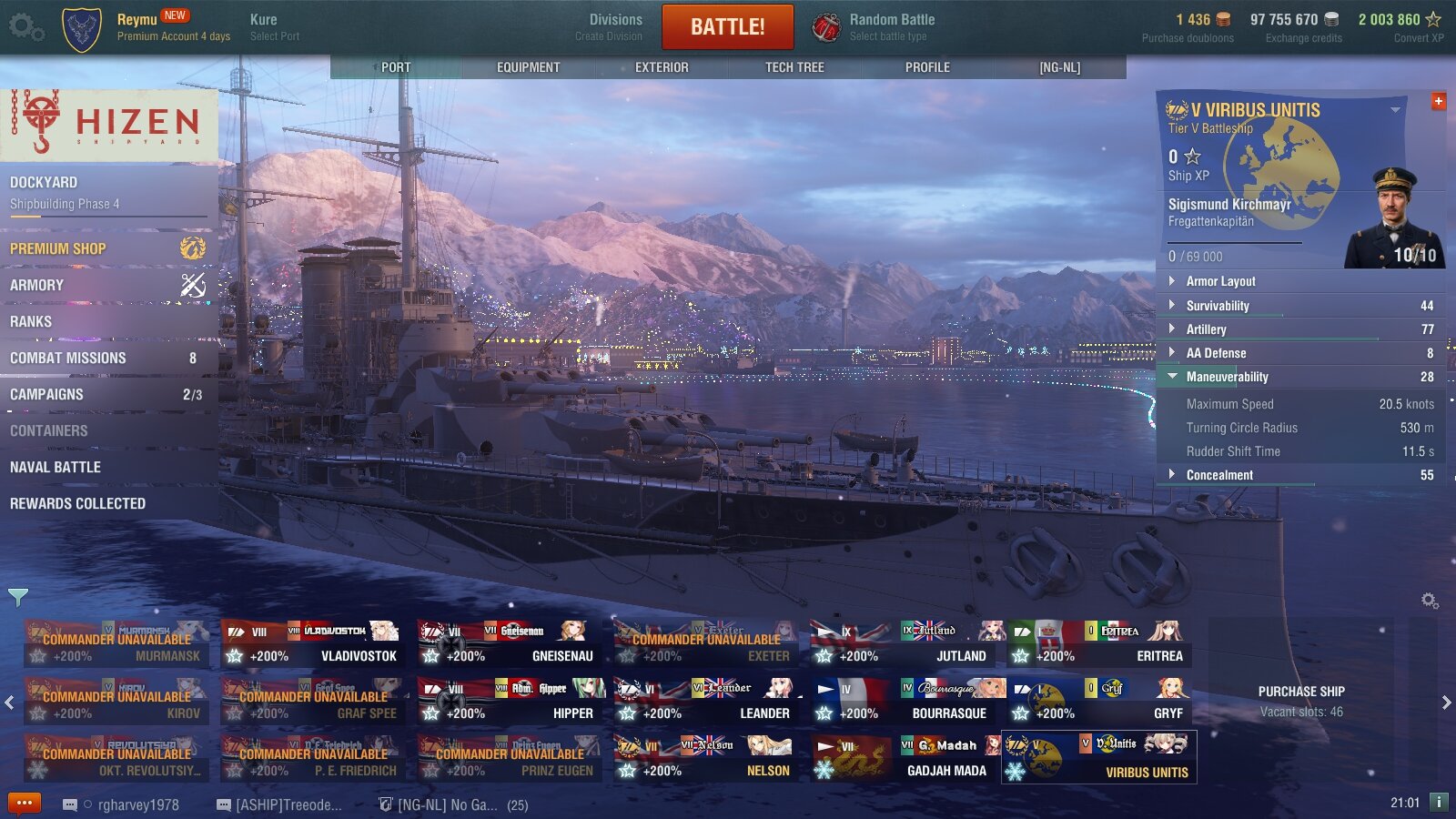Select the Gneisenau ship in the carousel
This screenshot has height=819, width=1456.
(510, 642)
